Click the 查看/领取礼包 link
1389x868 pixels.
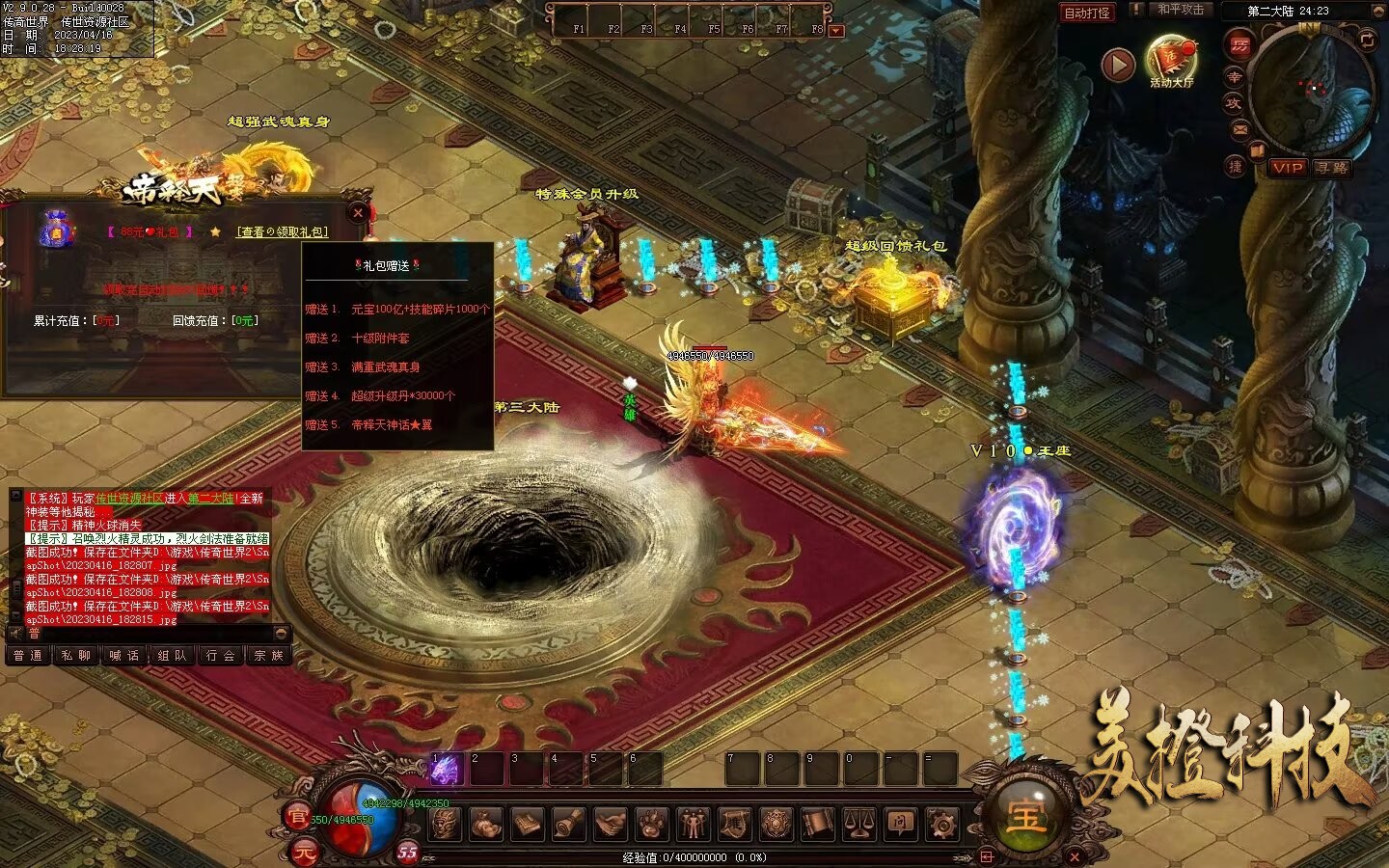coord(283,232)
